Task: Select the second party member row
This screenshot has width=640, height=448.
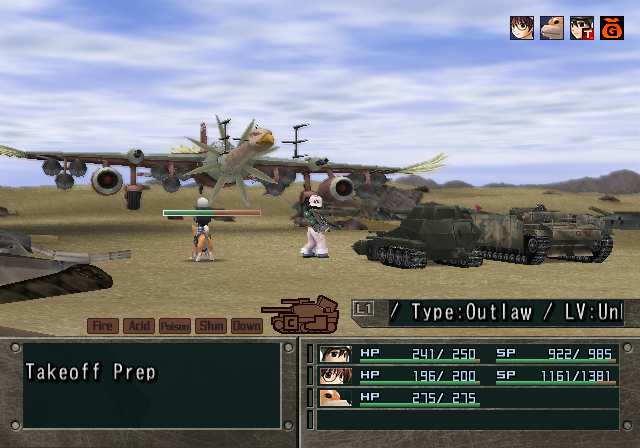Action: (468, 375)
